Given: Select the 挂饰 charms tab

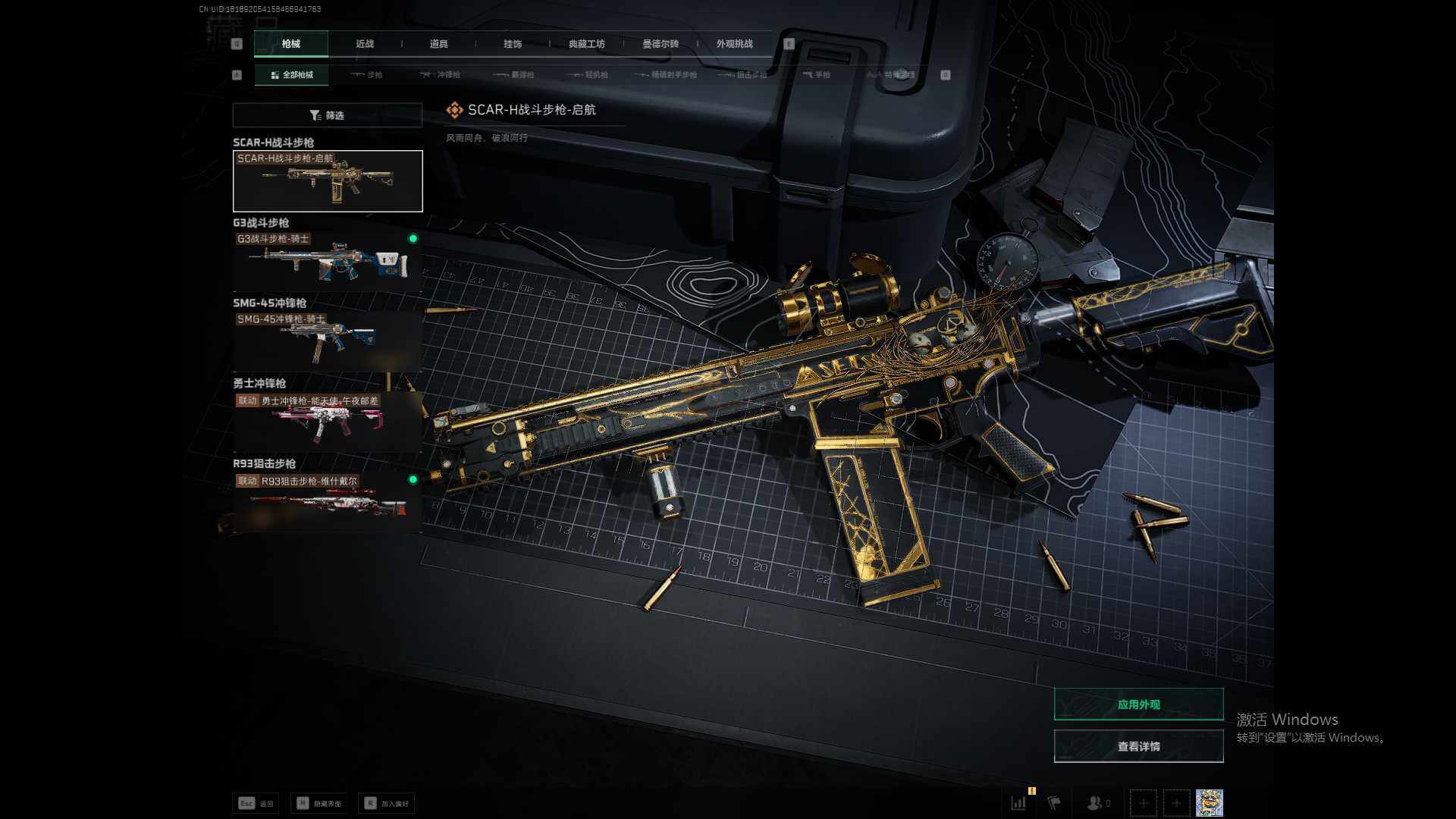Looking at the screenshot, I should [513, 44].
